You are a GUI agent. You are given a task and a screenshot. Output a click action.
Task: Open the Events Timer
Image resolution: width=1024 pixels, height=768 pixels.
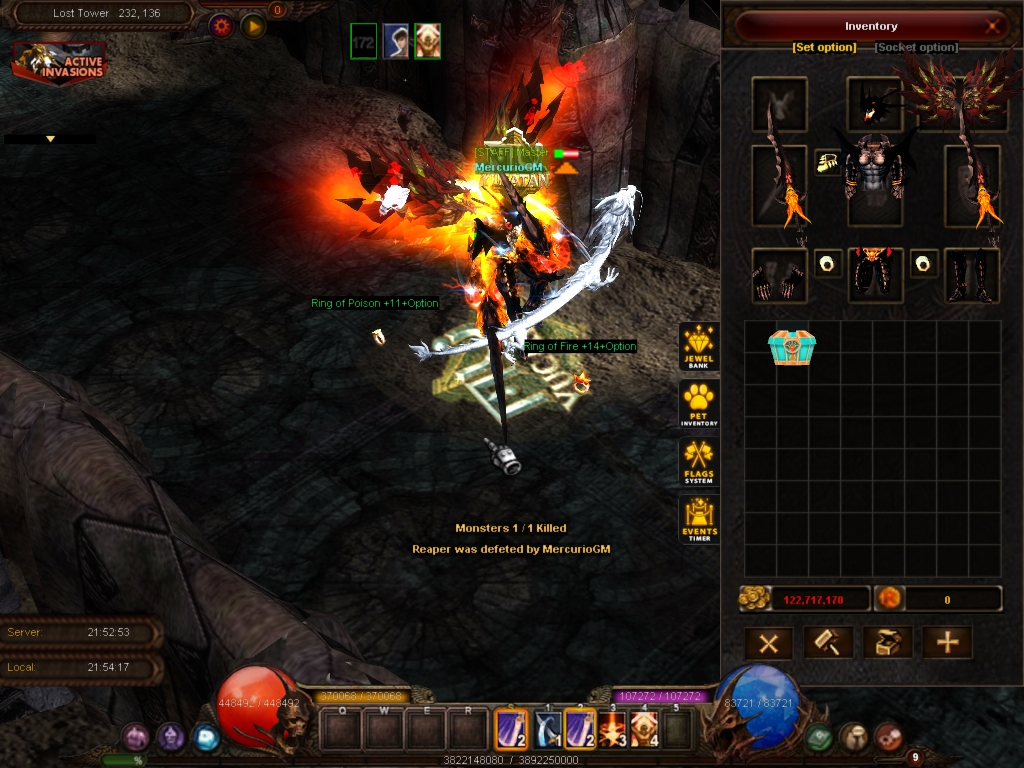pos(699,520)
